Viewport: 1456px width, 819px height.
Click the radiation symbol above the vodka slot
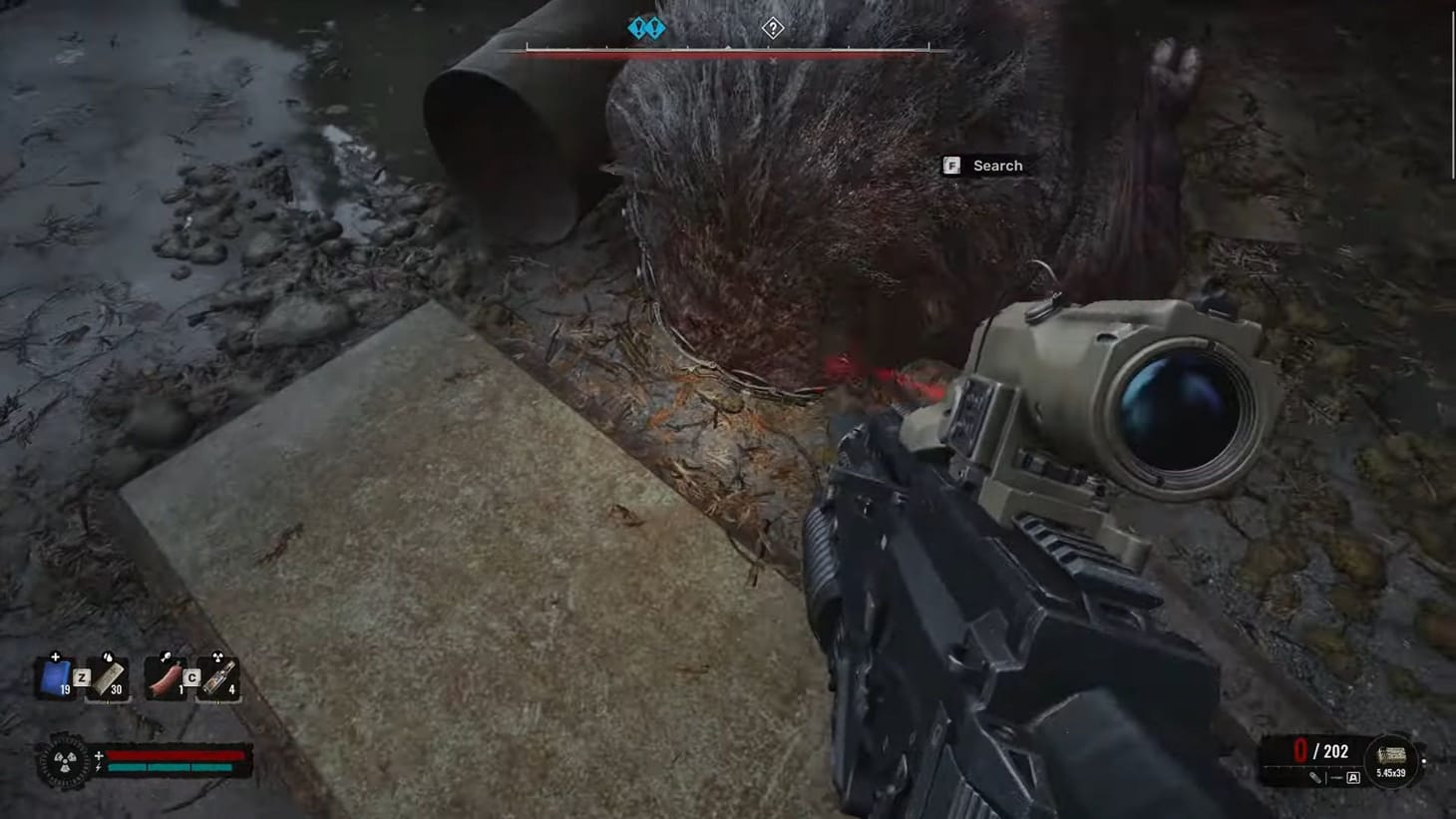tap(218, 656)
